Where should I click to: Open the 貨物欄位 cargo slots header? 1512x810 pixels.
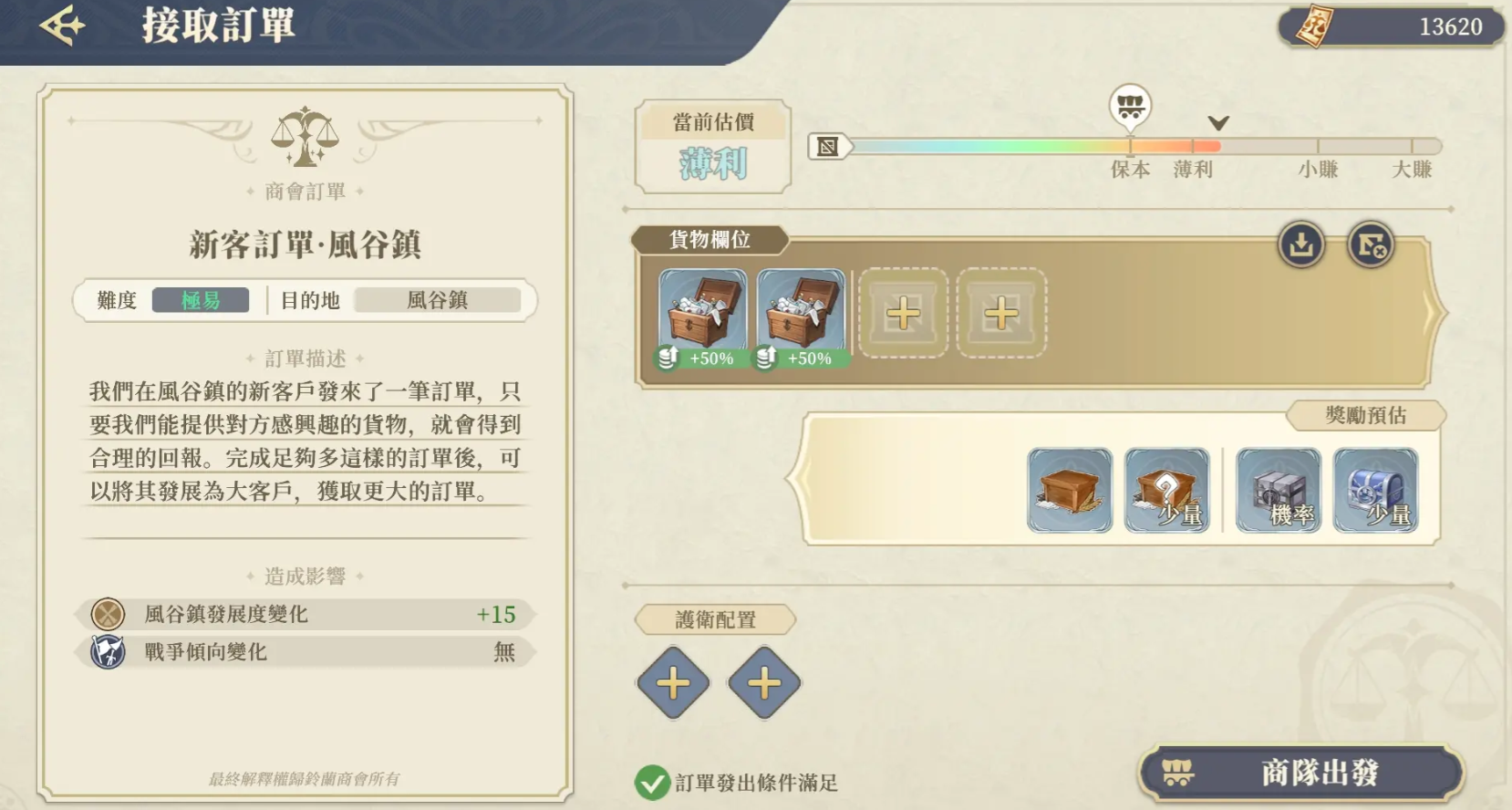[x=709, y=240]
